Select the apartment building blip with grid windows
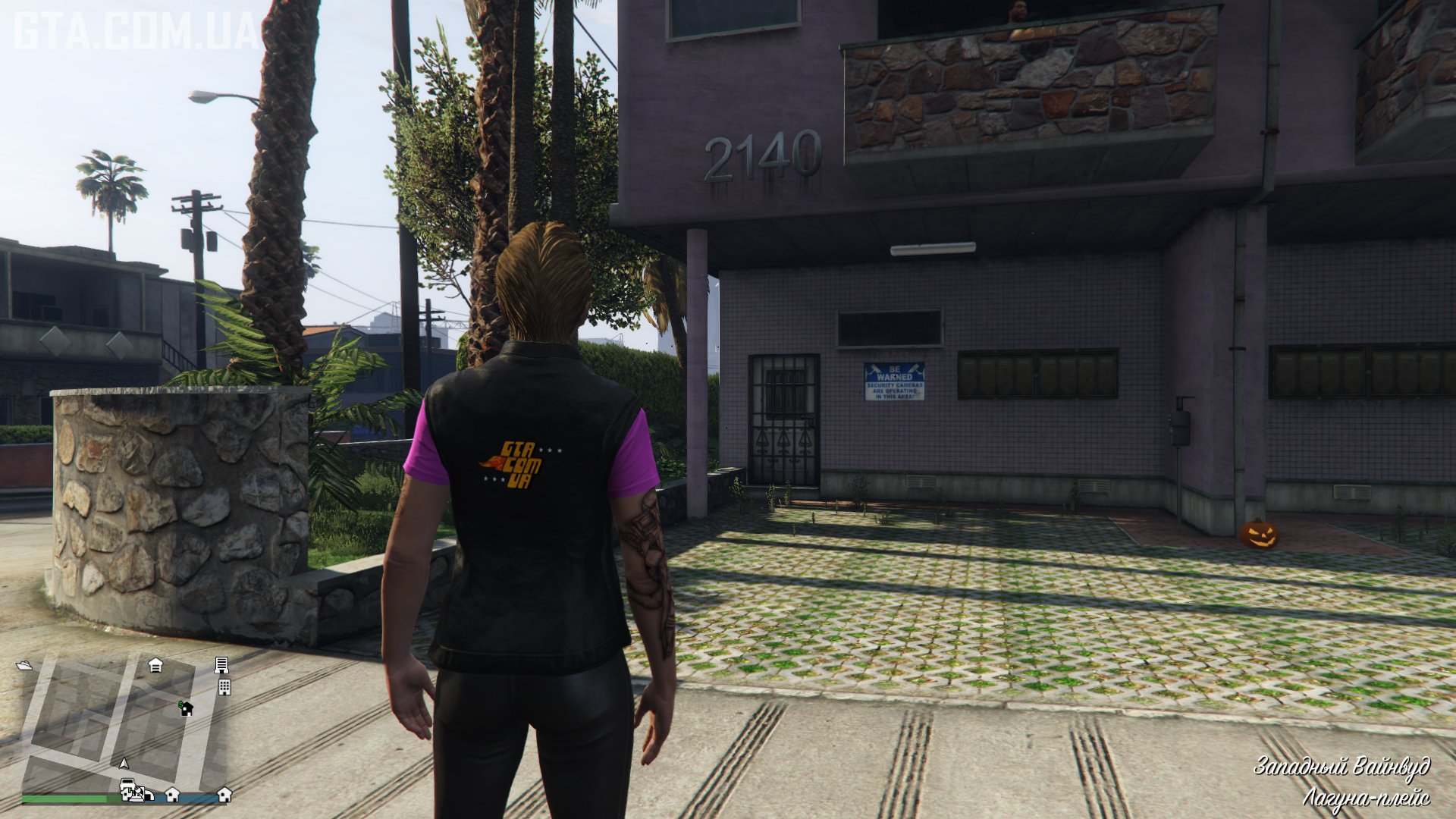The width and height of the screenshot is (1456, 819). tap(224, 687)
